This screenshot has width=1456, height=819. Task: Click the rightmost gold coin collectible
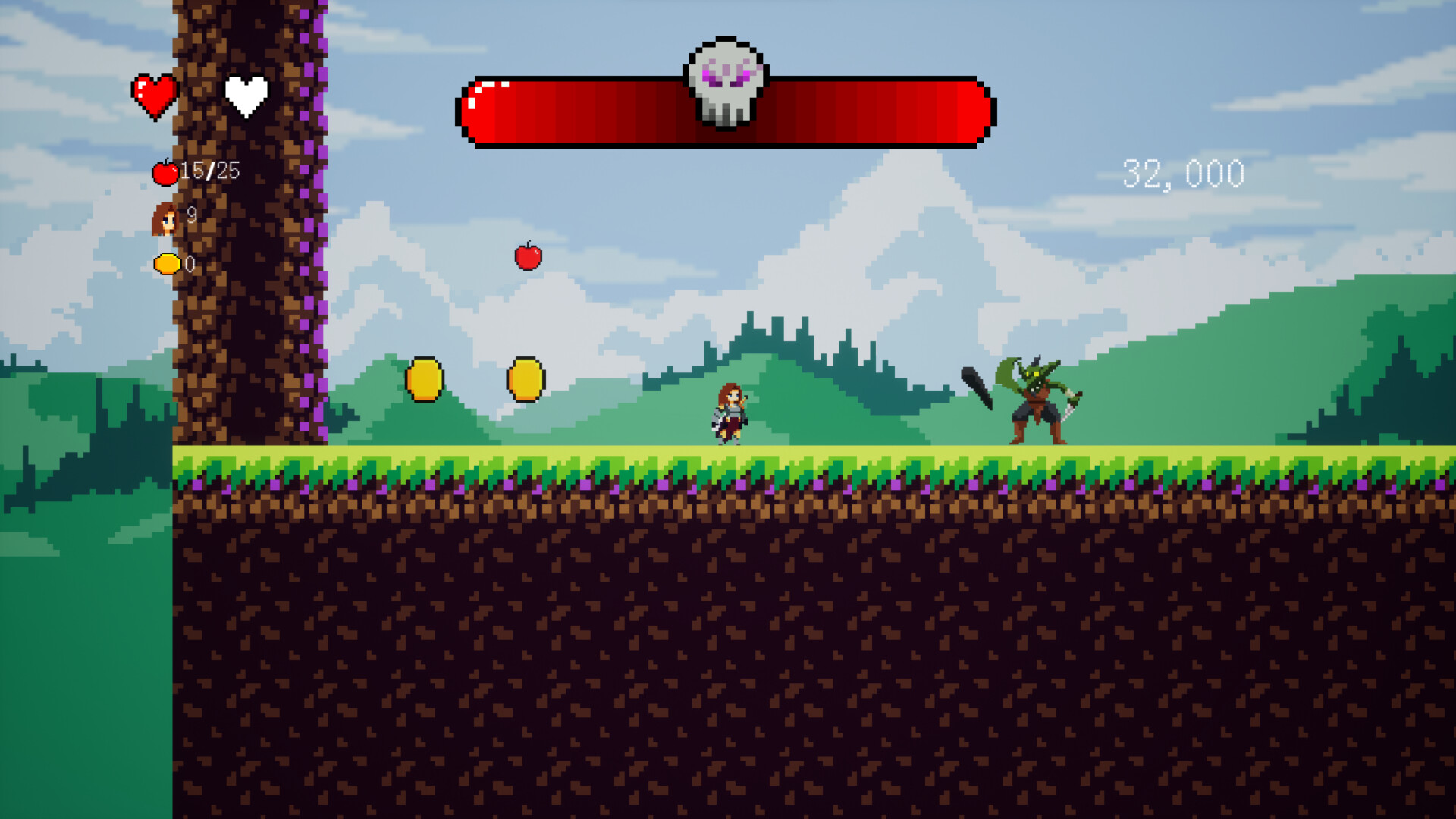tap(526, 379)
